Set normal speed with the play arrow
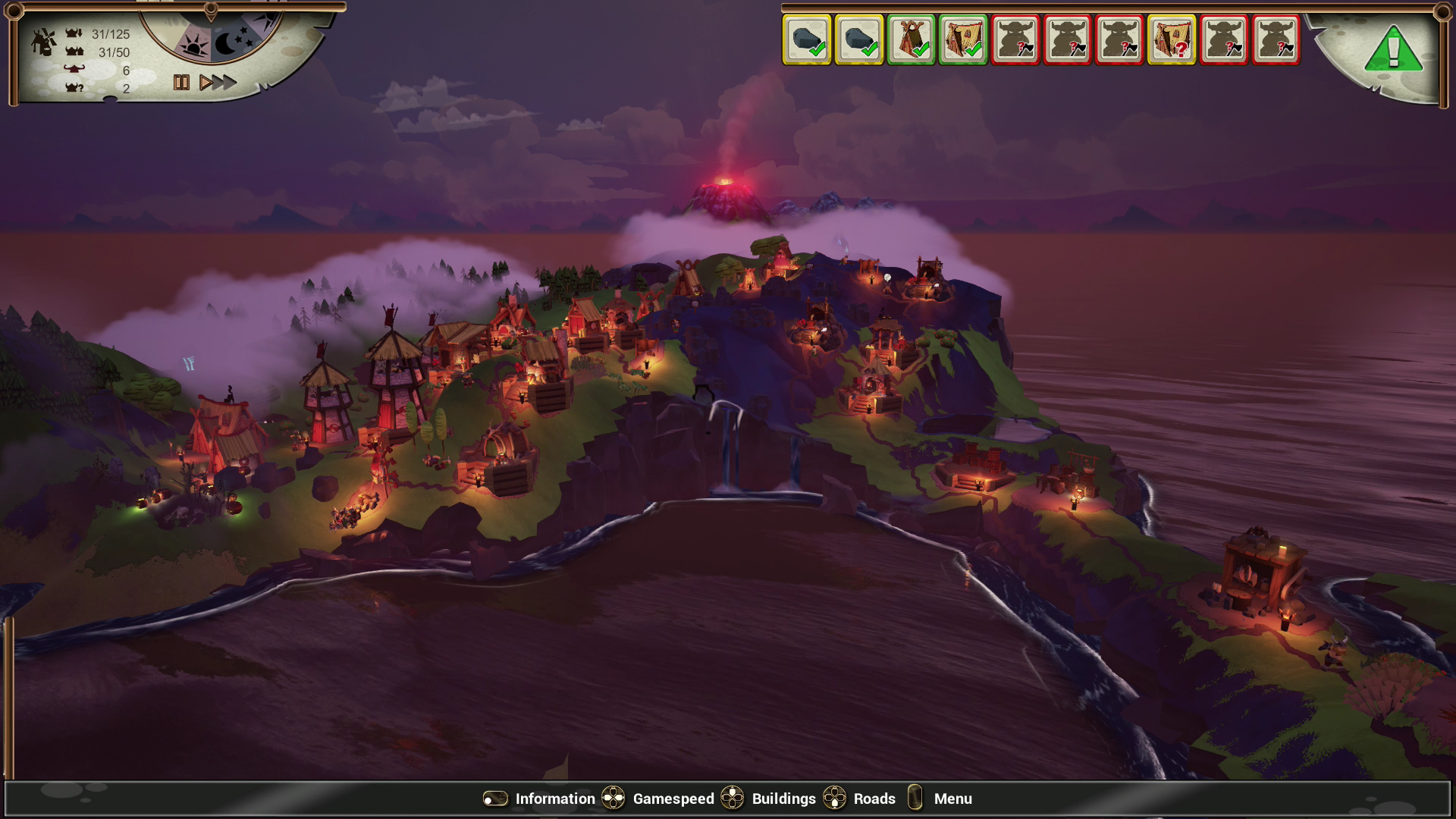The width and height of the screenshot is (1456, 819). click(x=205, y=83)
